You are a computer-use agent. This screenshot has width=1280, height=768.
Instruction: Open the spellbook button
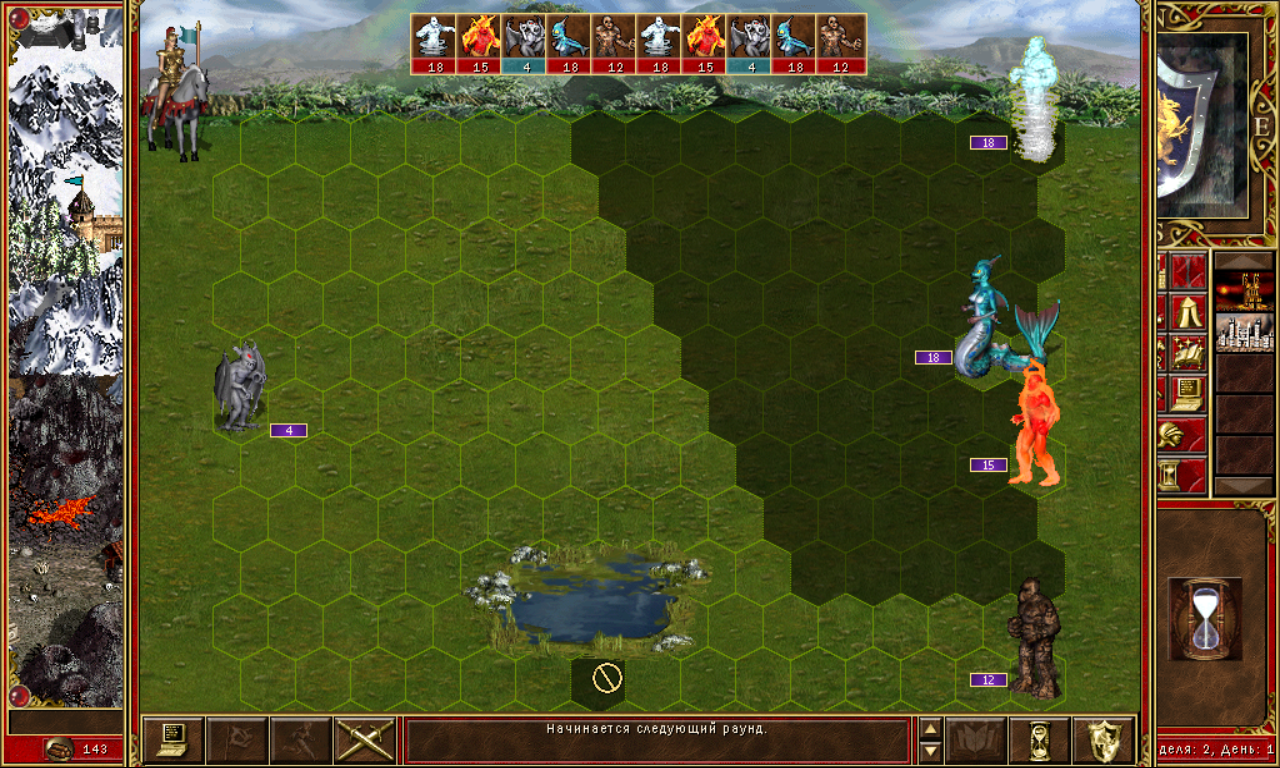(x=975, y=740)
